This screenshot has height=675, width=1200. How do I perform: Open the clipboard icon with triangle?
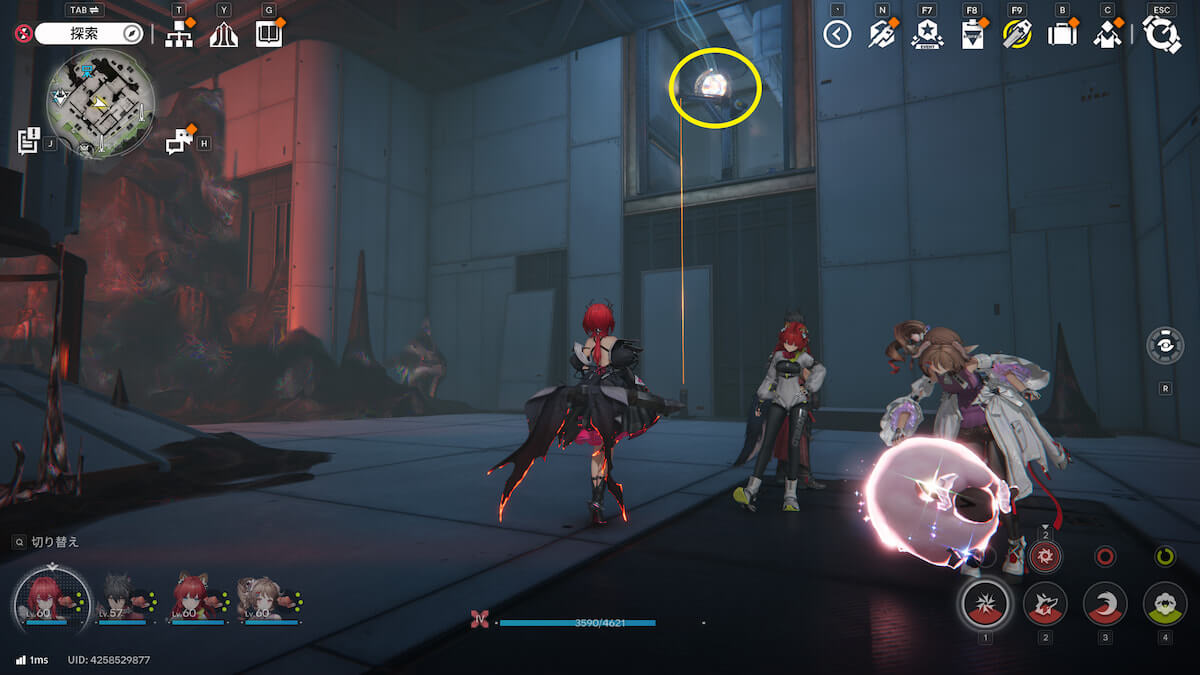(972, 35)
